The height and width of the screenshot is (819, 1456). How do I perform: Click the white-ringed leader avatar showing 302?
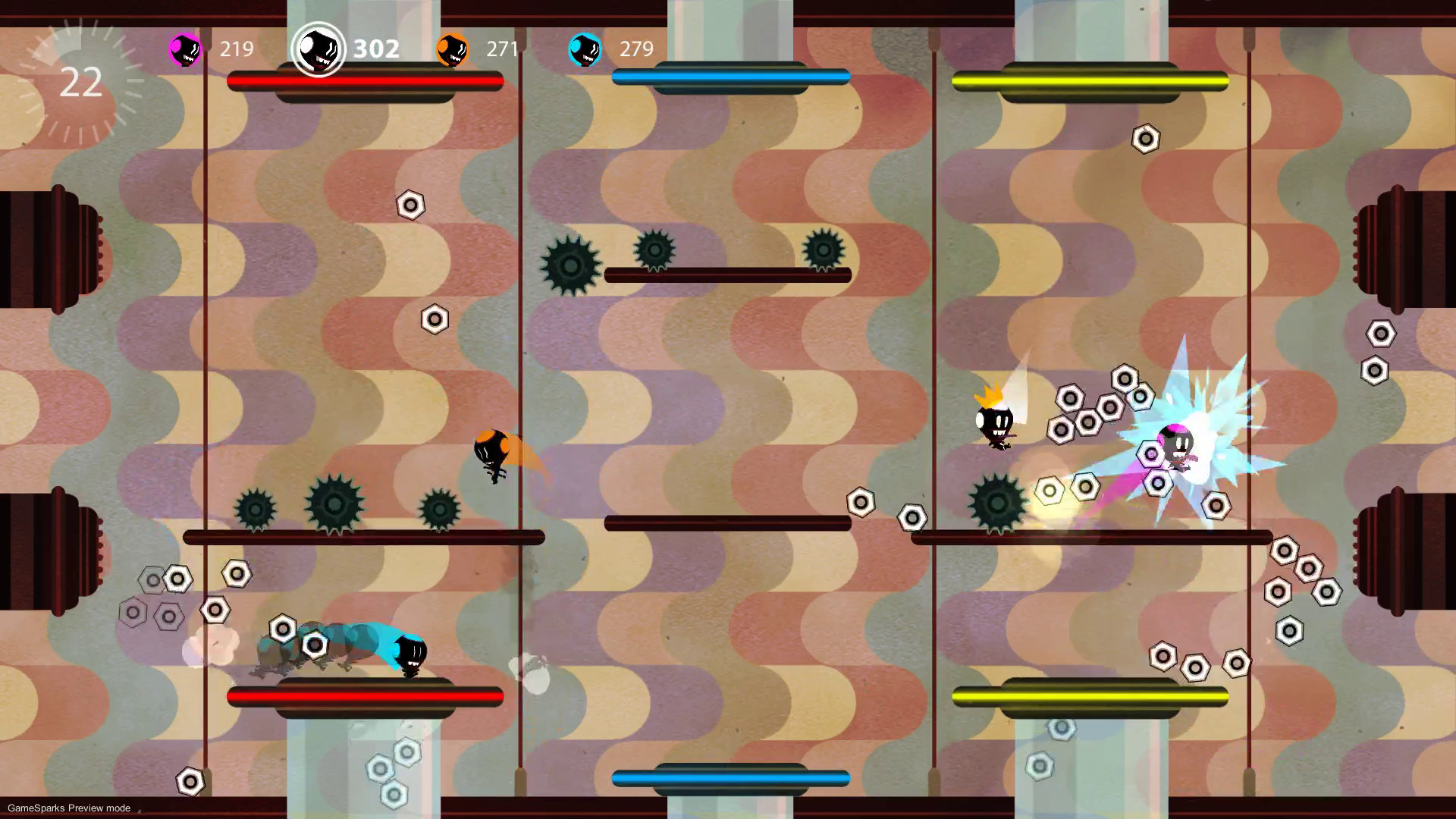point(318,49)
